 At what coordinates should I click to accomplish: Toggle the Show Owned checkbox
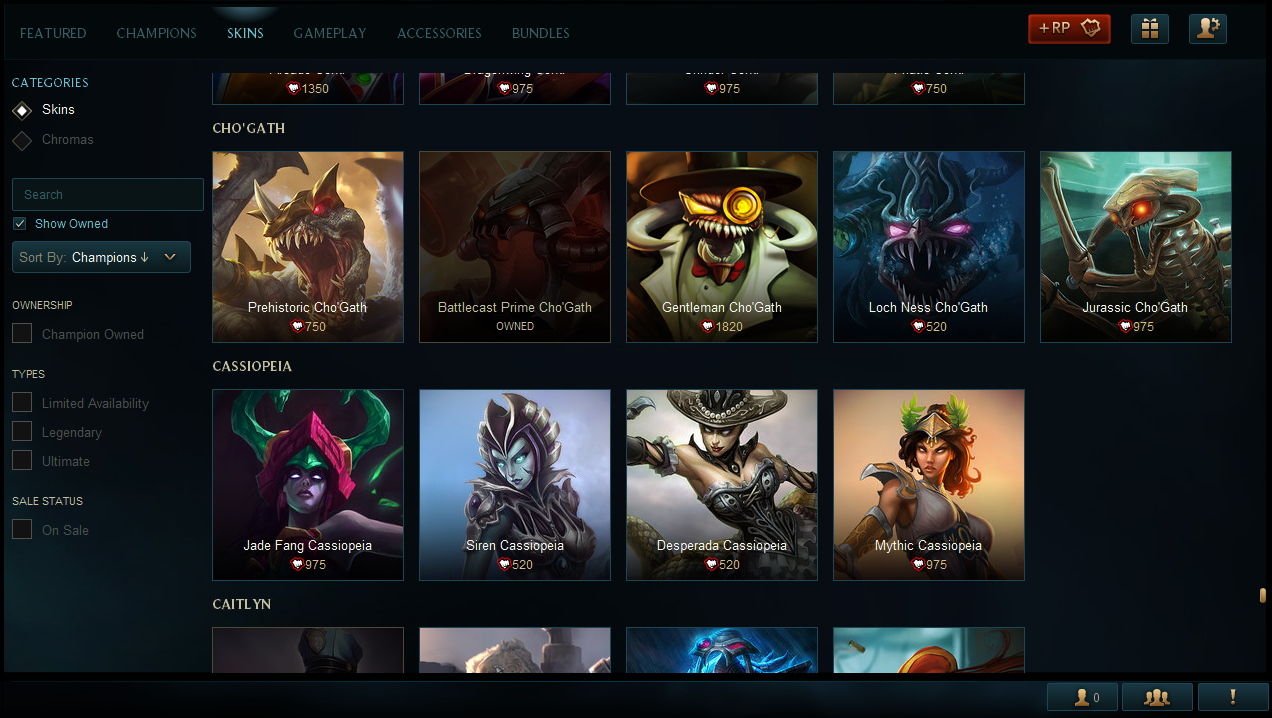click(20, 224)
